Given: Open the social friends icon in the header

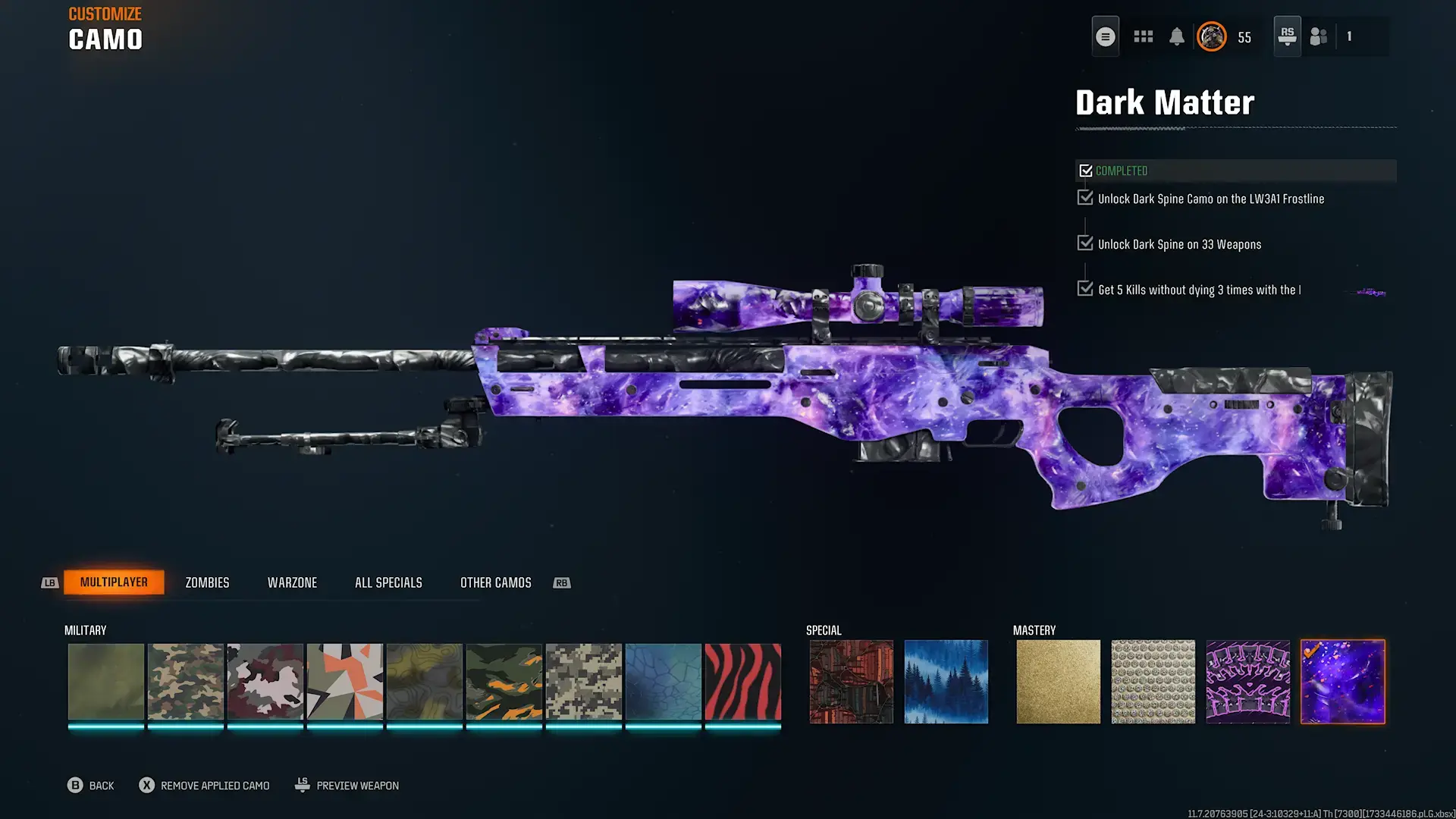Looking at the screenshot, I should point(1318,36).
